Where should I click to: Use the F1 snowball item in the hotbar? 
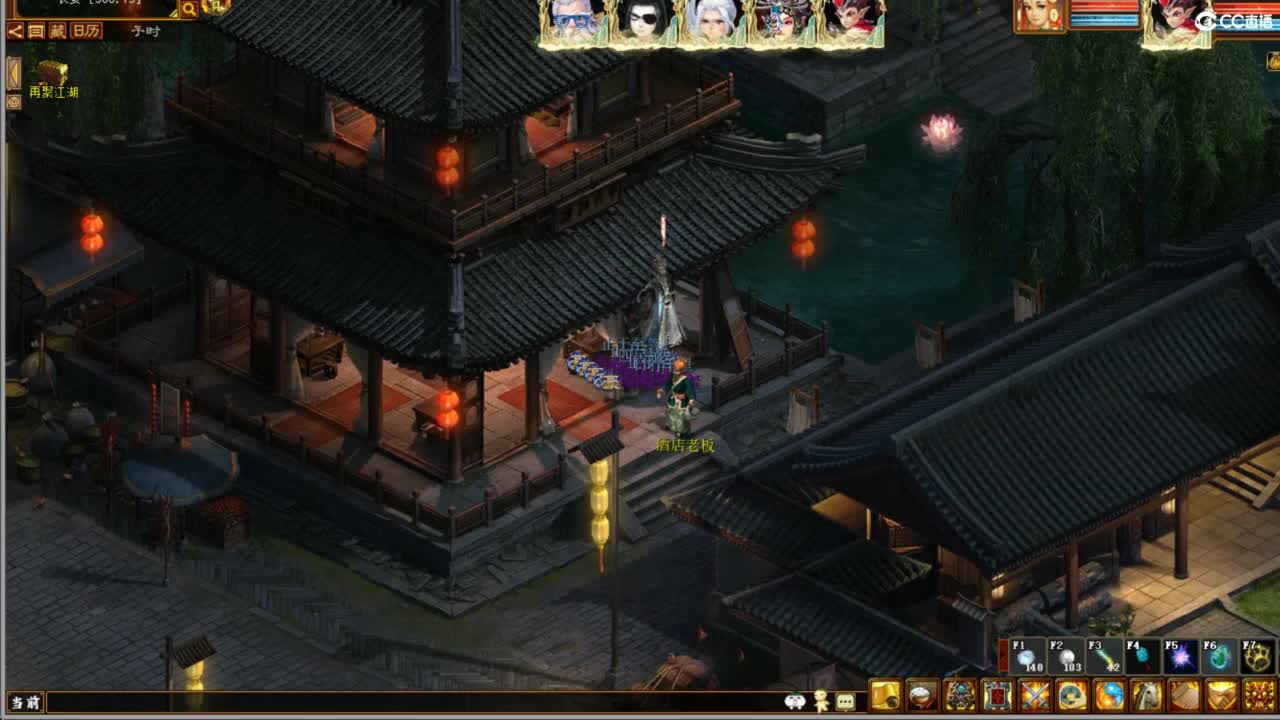pos(1025,658)
